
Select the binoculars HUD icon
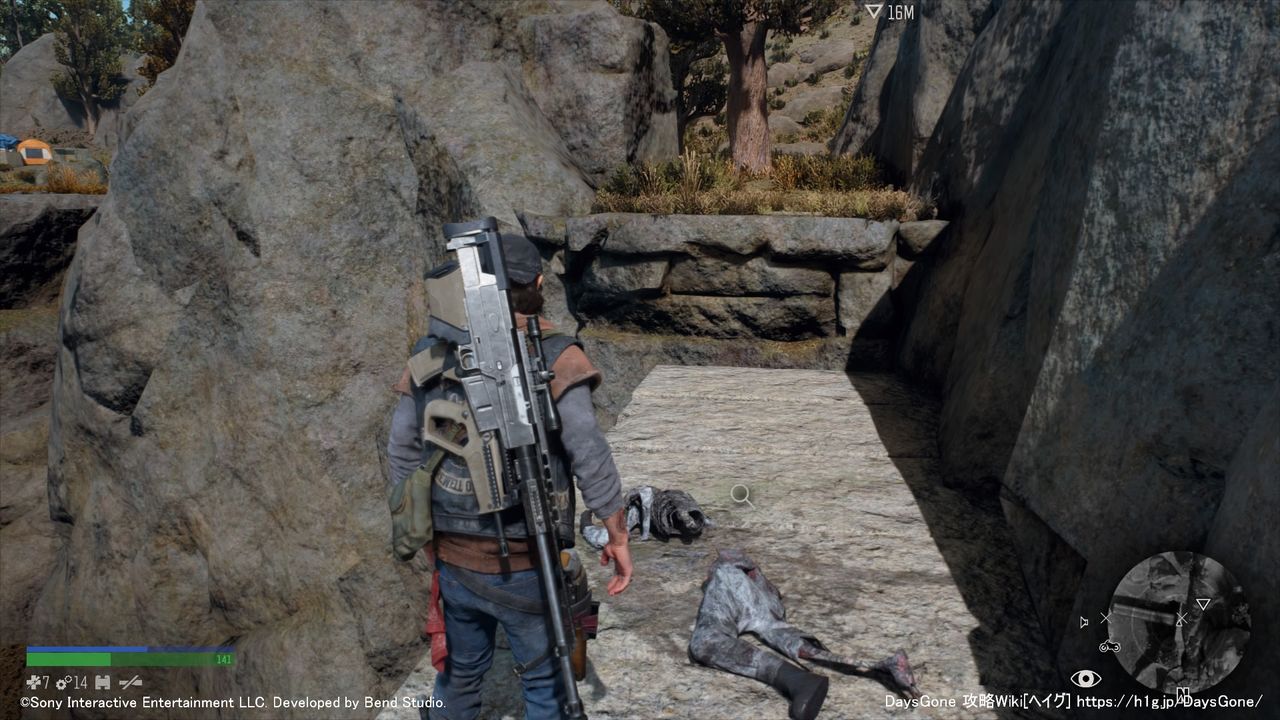tap(102, 682)
